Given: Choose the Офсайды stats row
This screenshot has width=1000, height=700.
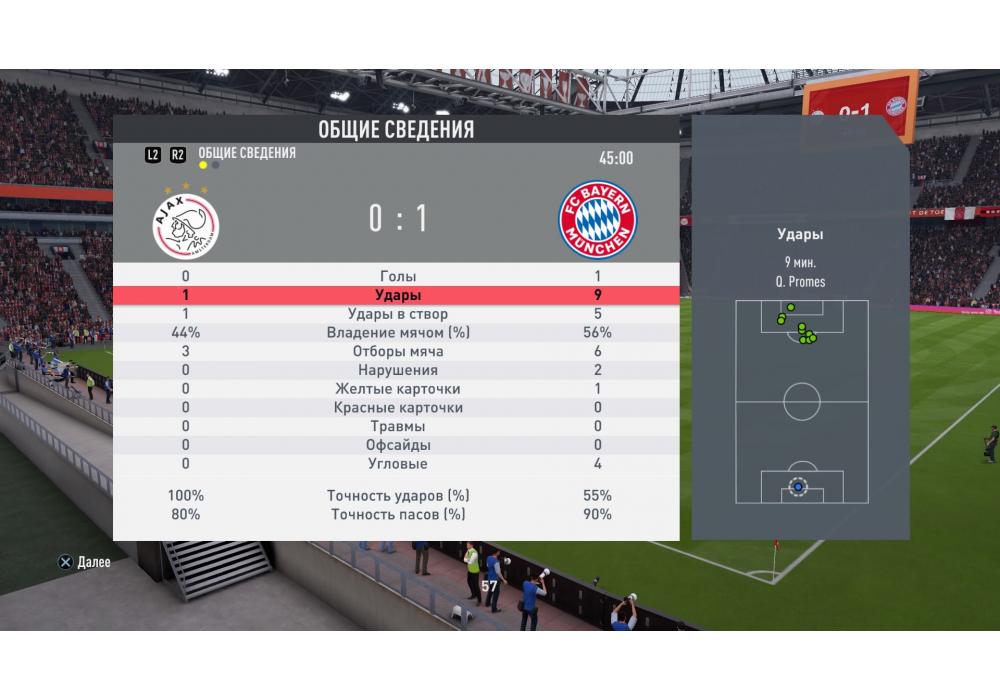Looking at the screenshot, I should point(397,445).
